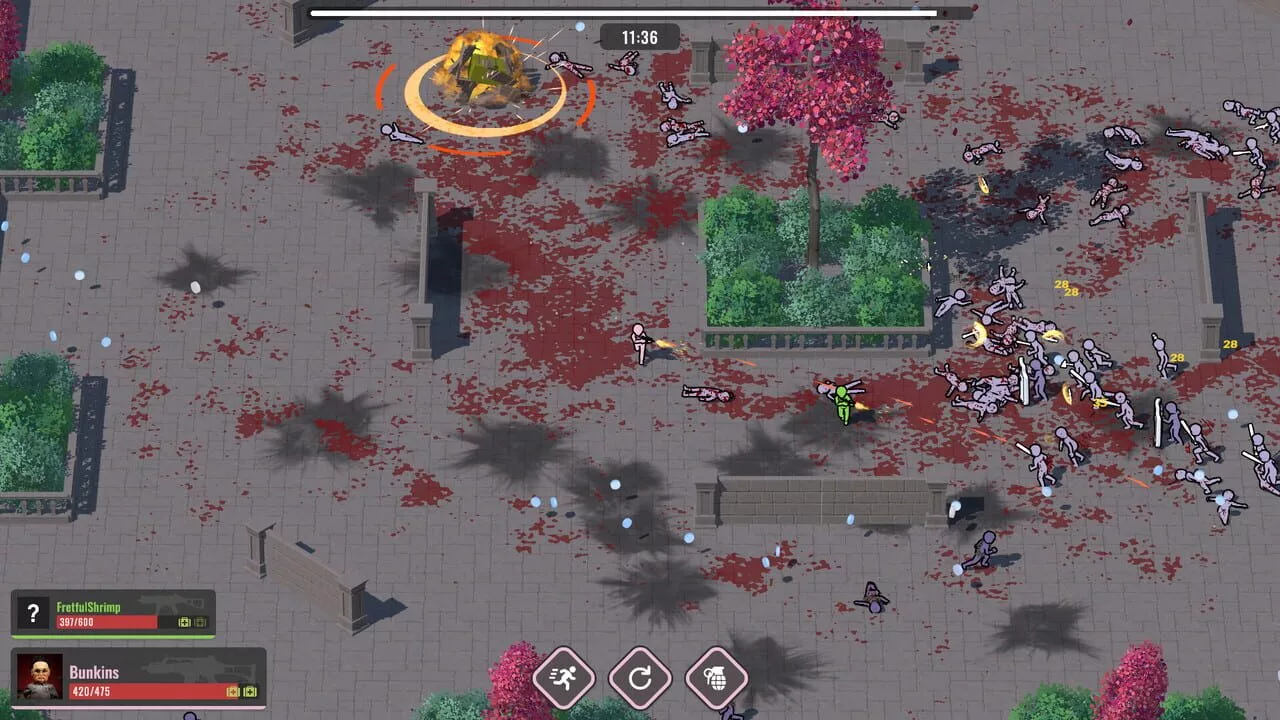This screenshot has width=1280, height=720.
Task: Activate the sprint running-man ability
Action: point(564,678)
